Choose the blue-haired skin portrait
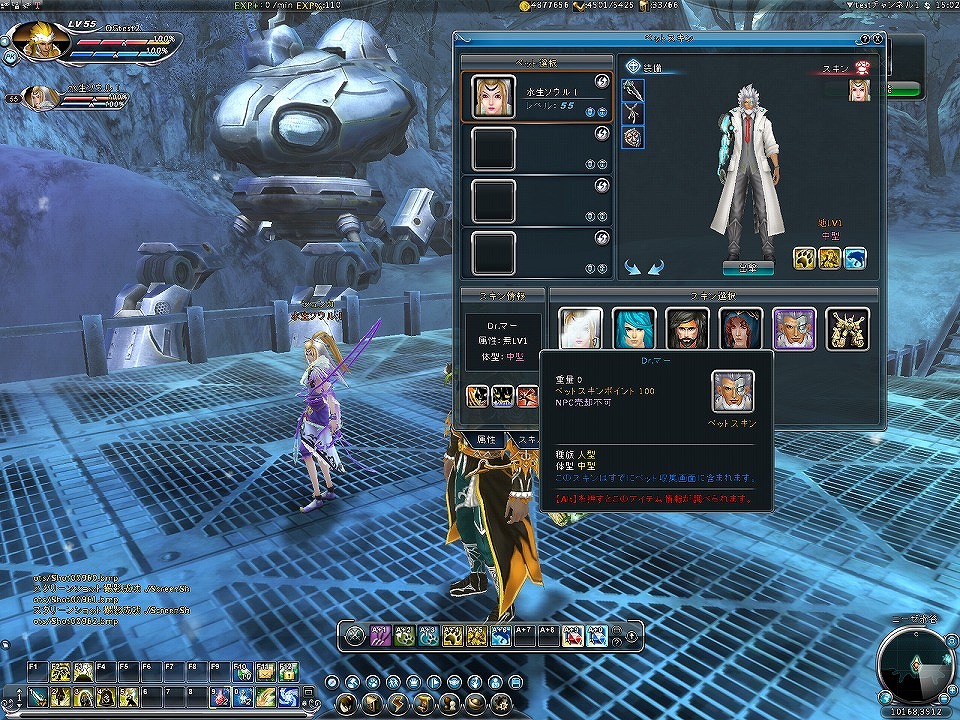960x720 pixels. 634,328
